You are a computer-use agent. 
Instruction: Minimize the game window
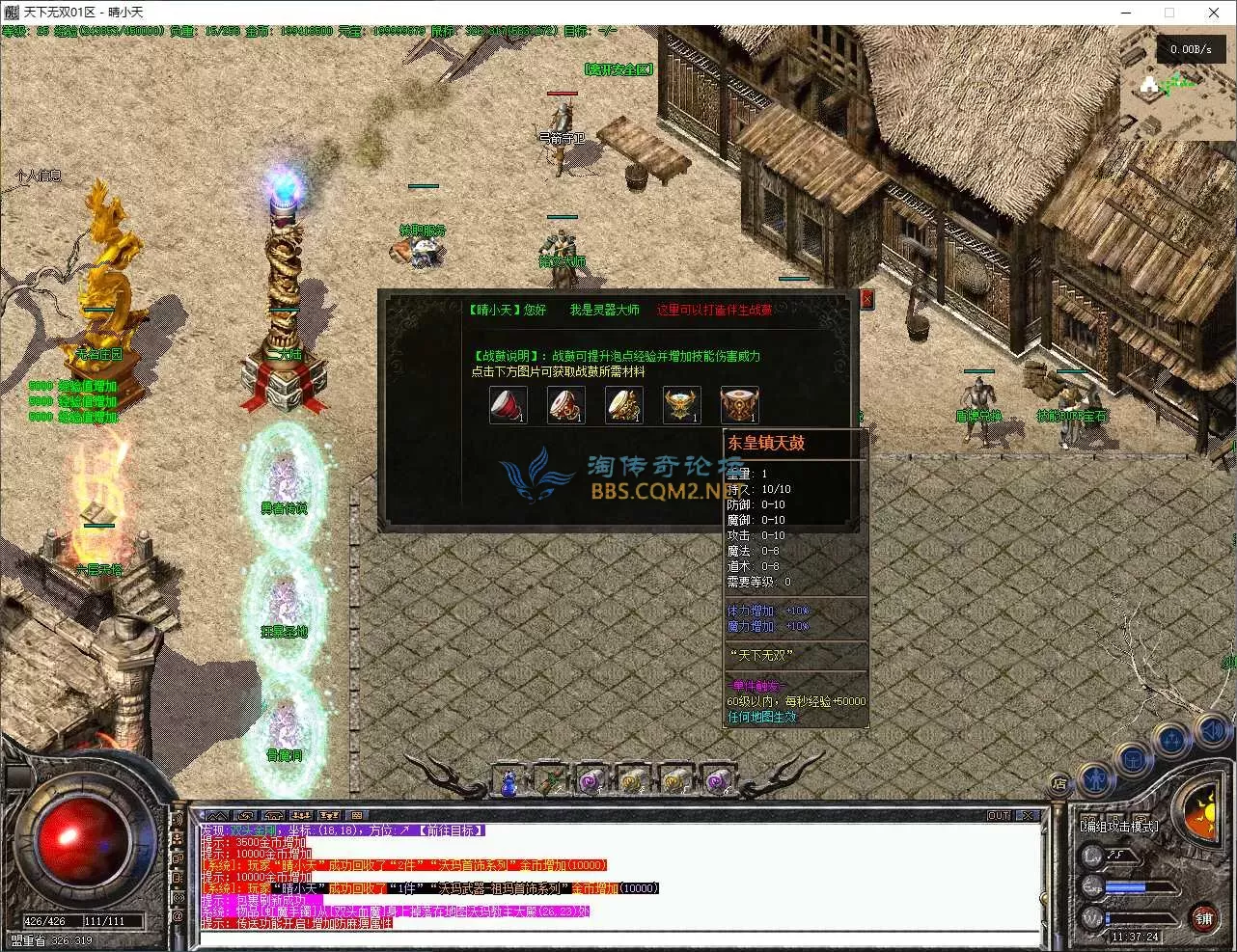pyautogui.click(x=1125, y=13)
